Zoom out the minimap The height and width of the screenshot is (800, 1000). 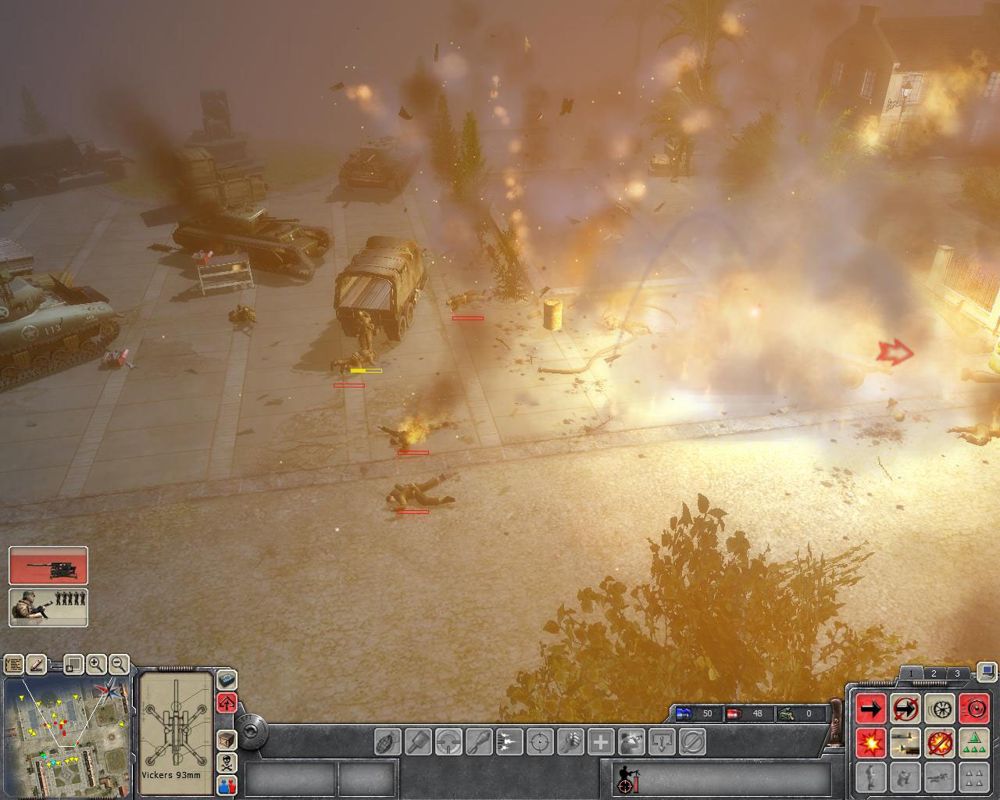pos(119,663)
